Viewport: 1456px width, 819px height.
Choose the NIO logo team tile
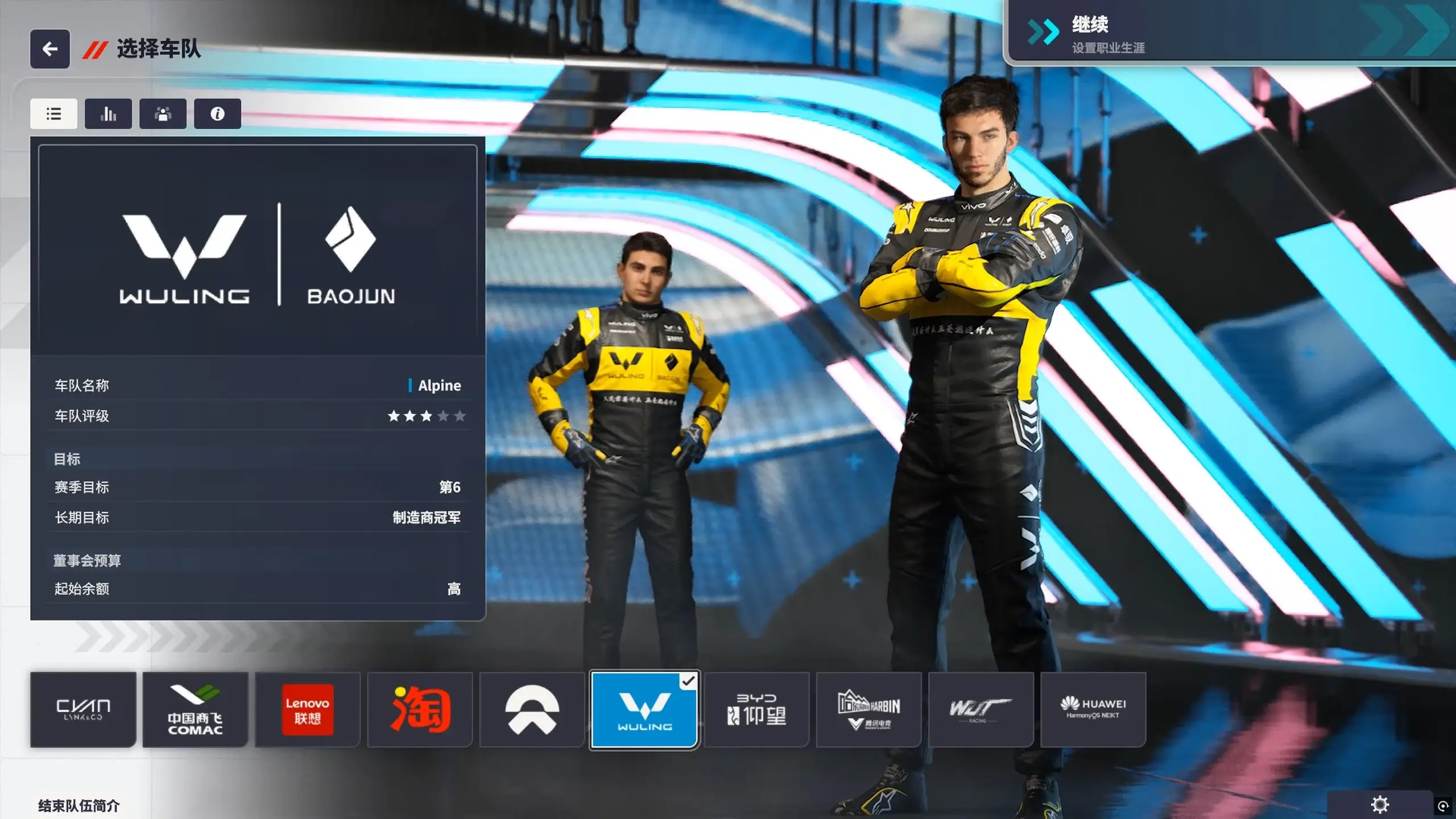[x=532, y=709]
